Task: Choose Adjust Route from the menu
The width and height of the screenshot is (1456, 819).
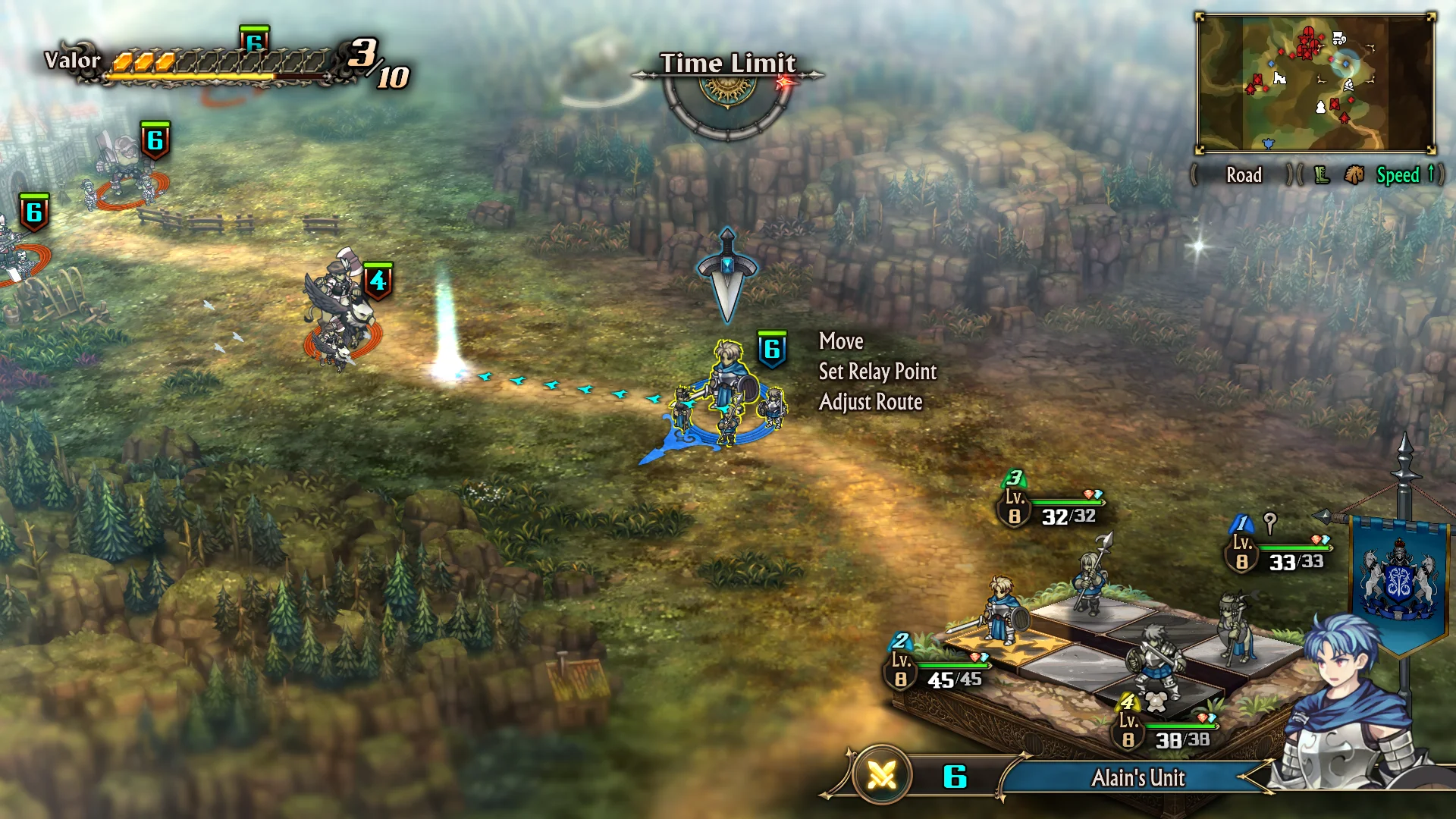Action: 871,402
